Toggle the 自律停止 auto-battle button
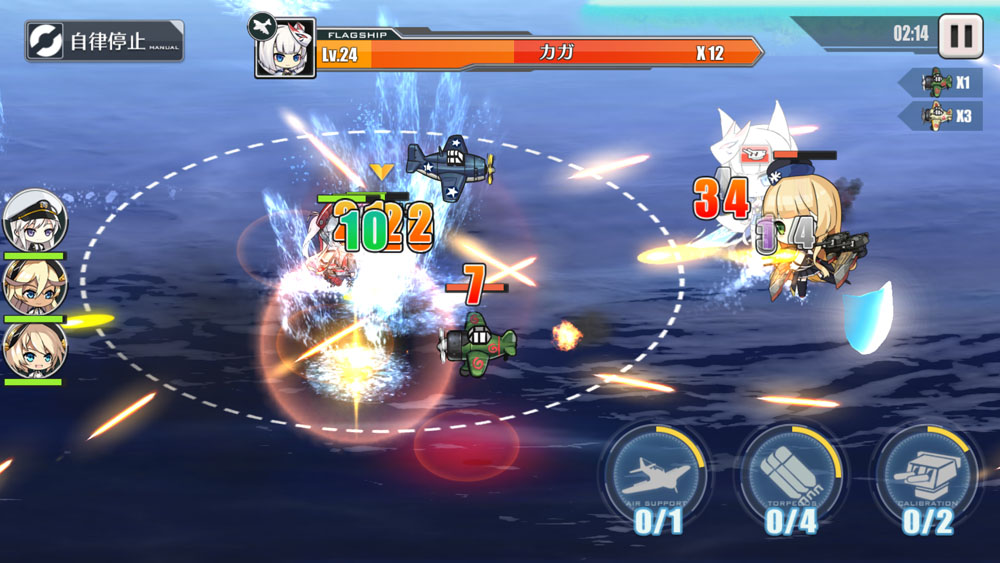Viewport: 1000px width, 563px height. point(104,41)
